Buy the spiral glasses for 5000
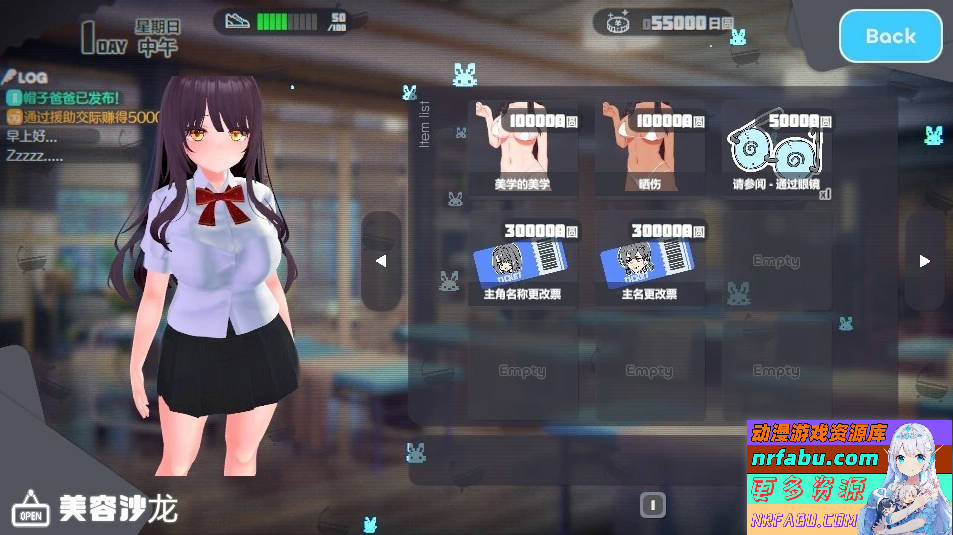This screenshot has width=953, height=535. [x=776, y=150]
